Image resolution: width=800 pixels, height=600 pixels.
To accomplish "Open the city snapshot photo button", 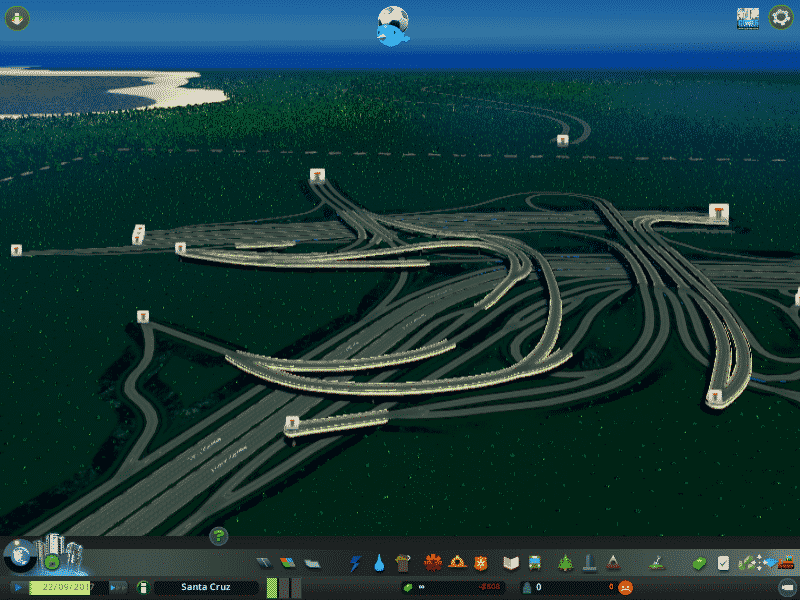I will click(747, 18).
